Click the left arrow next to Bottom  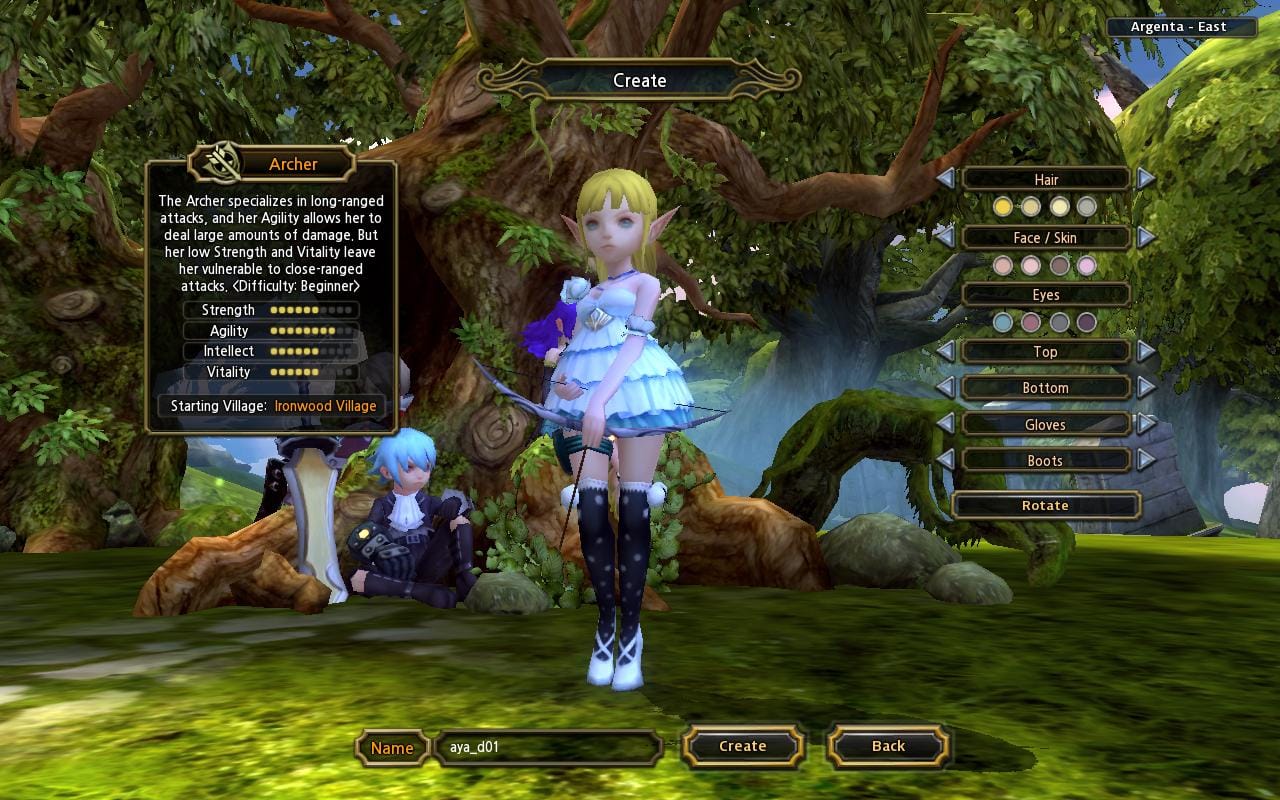tap(948, 388)
